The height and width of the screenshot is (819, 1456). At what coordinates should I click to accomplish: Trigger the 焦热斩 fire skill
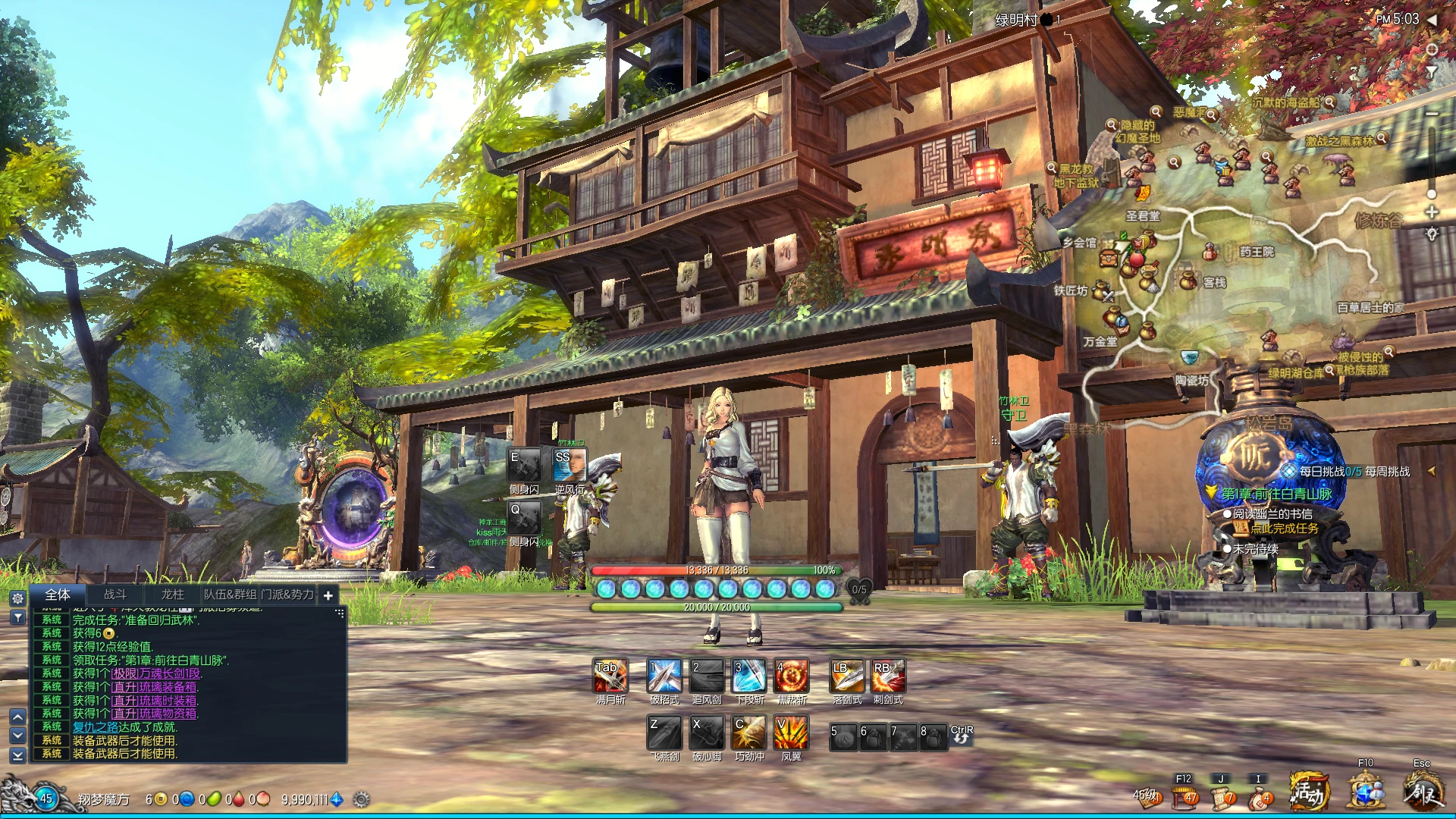point(791,676)
